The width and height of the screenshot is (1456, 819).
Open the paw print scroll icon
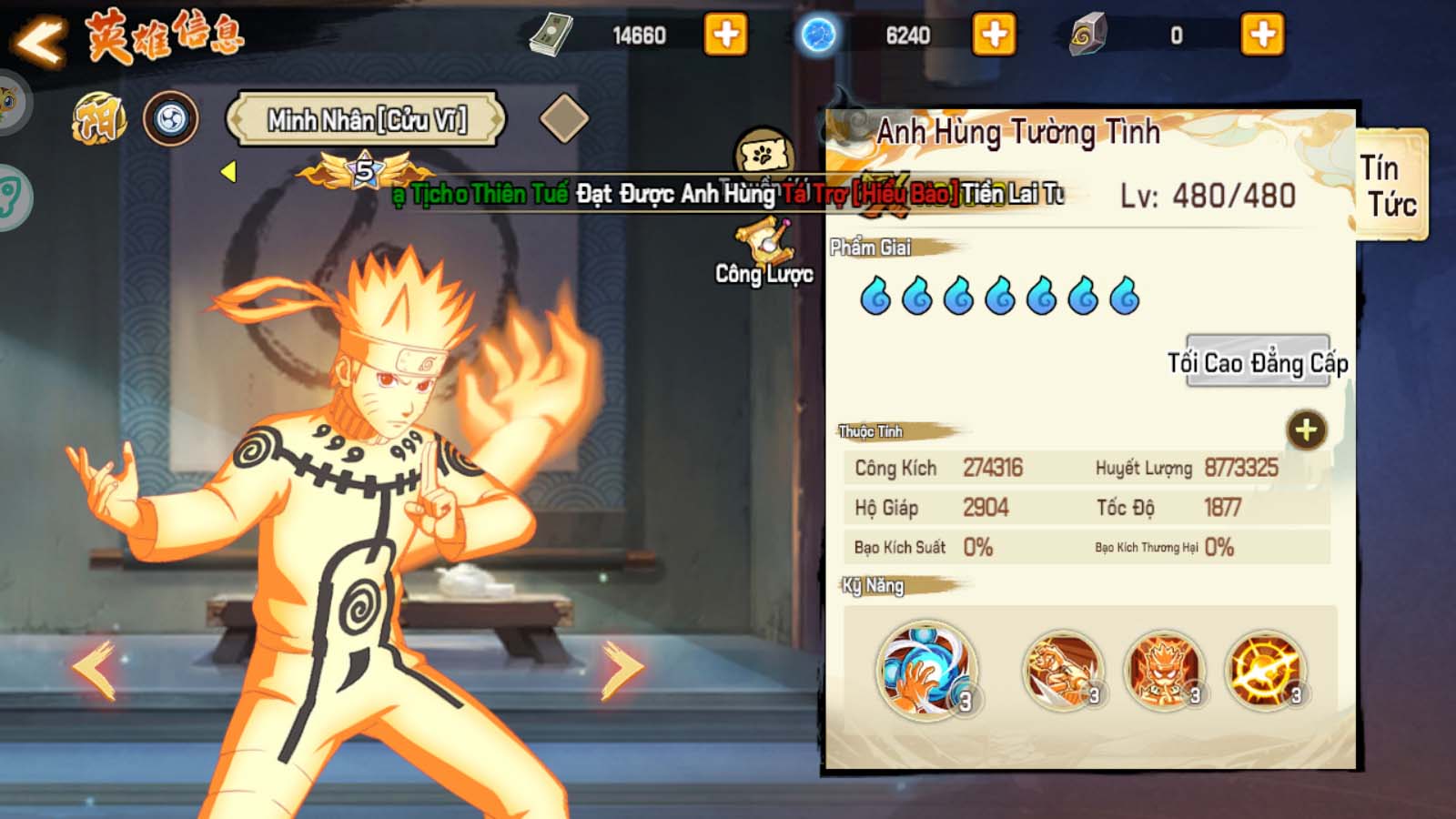tap(763, 154)
